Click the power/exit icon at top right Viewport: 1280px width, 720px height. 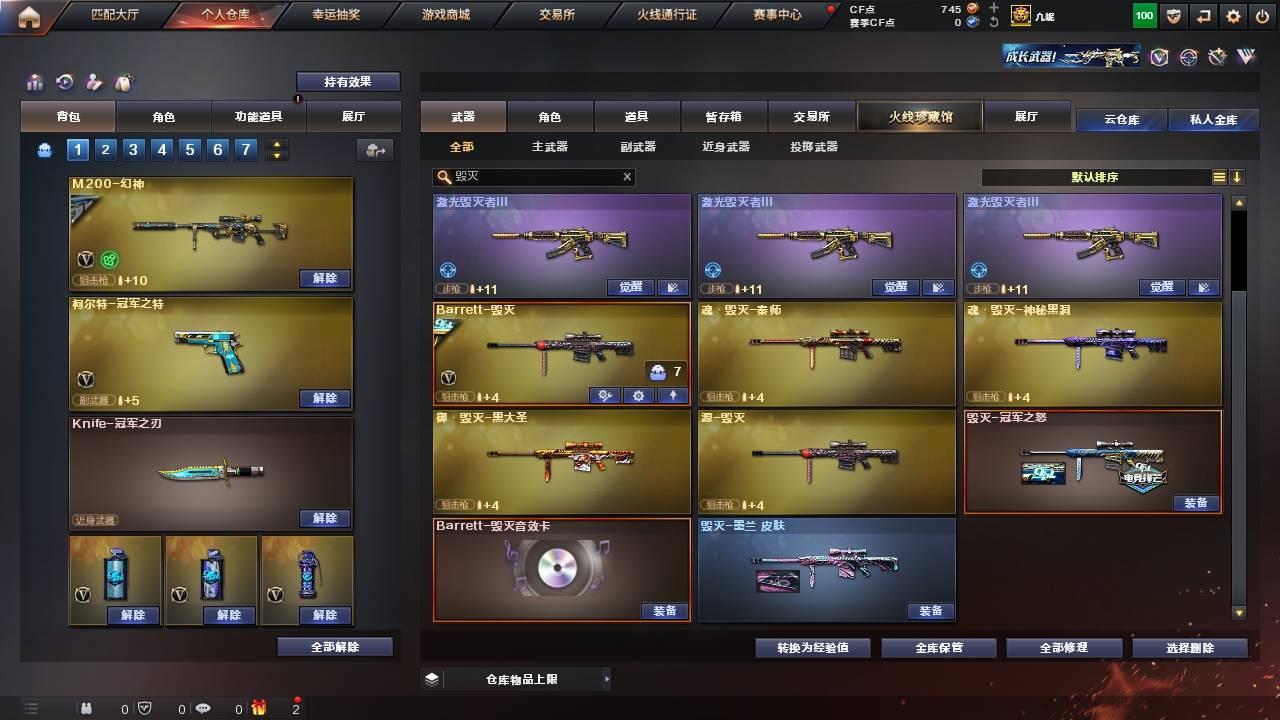click(x=1263, y=15)
